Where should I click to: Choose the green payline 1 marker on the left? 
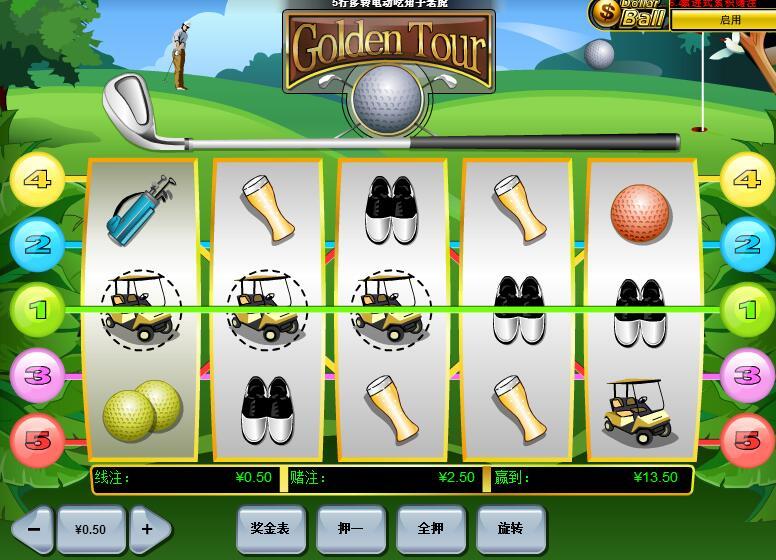click(38, 310)
